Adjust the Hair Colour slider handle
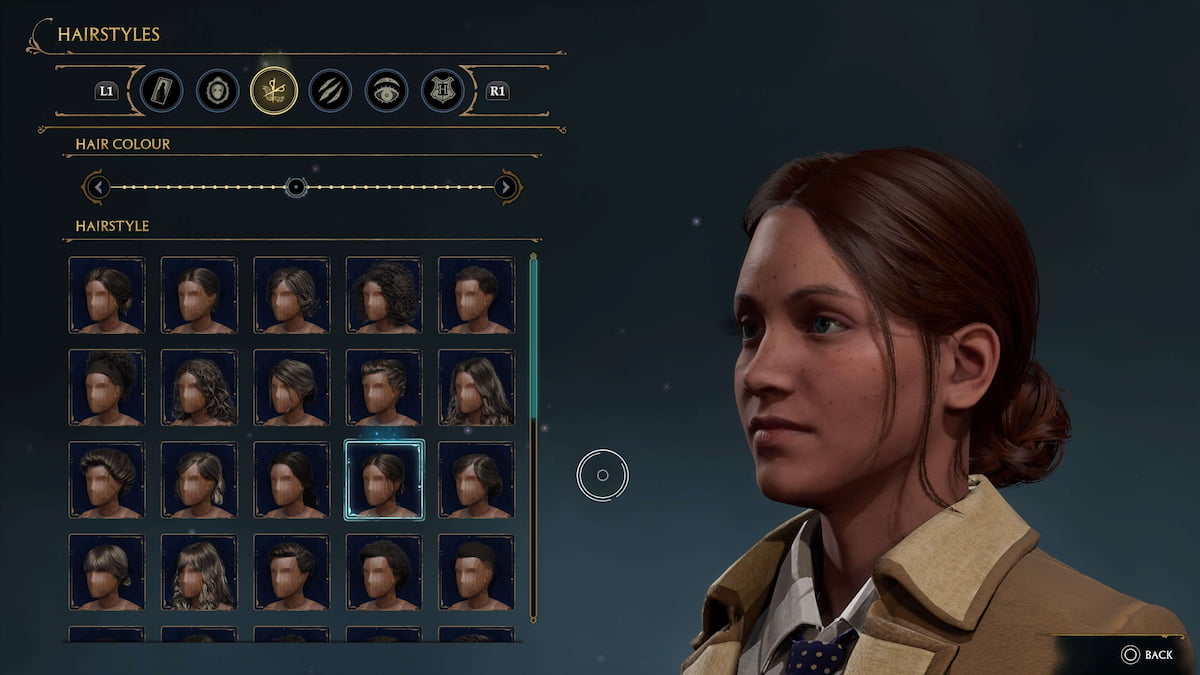 295,187
